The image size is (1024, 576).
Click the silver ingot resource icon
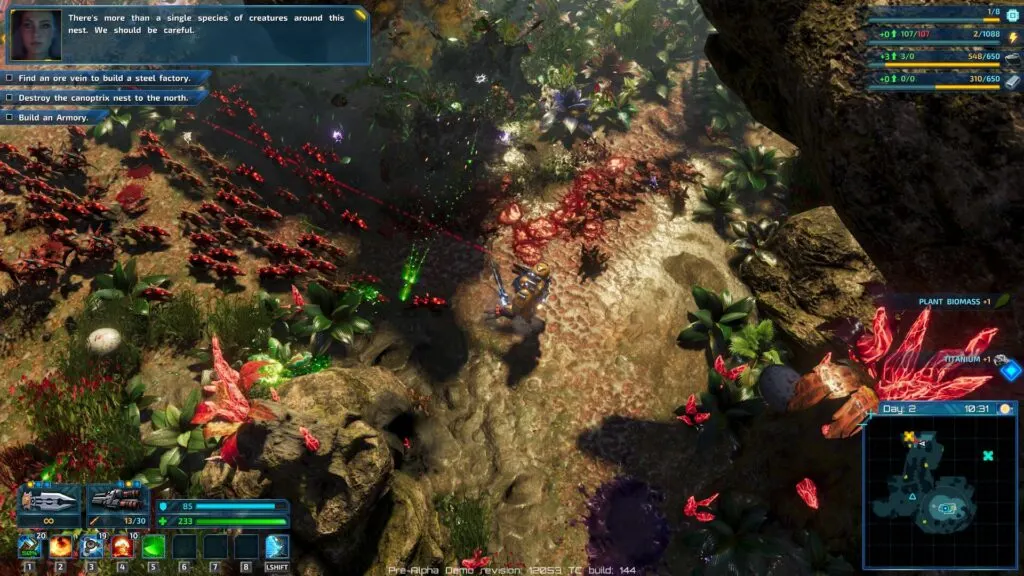tap(1012, 80)
